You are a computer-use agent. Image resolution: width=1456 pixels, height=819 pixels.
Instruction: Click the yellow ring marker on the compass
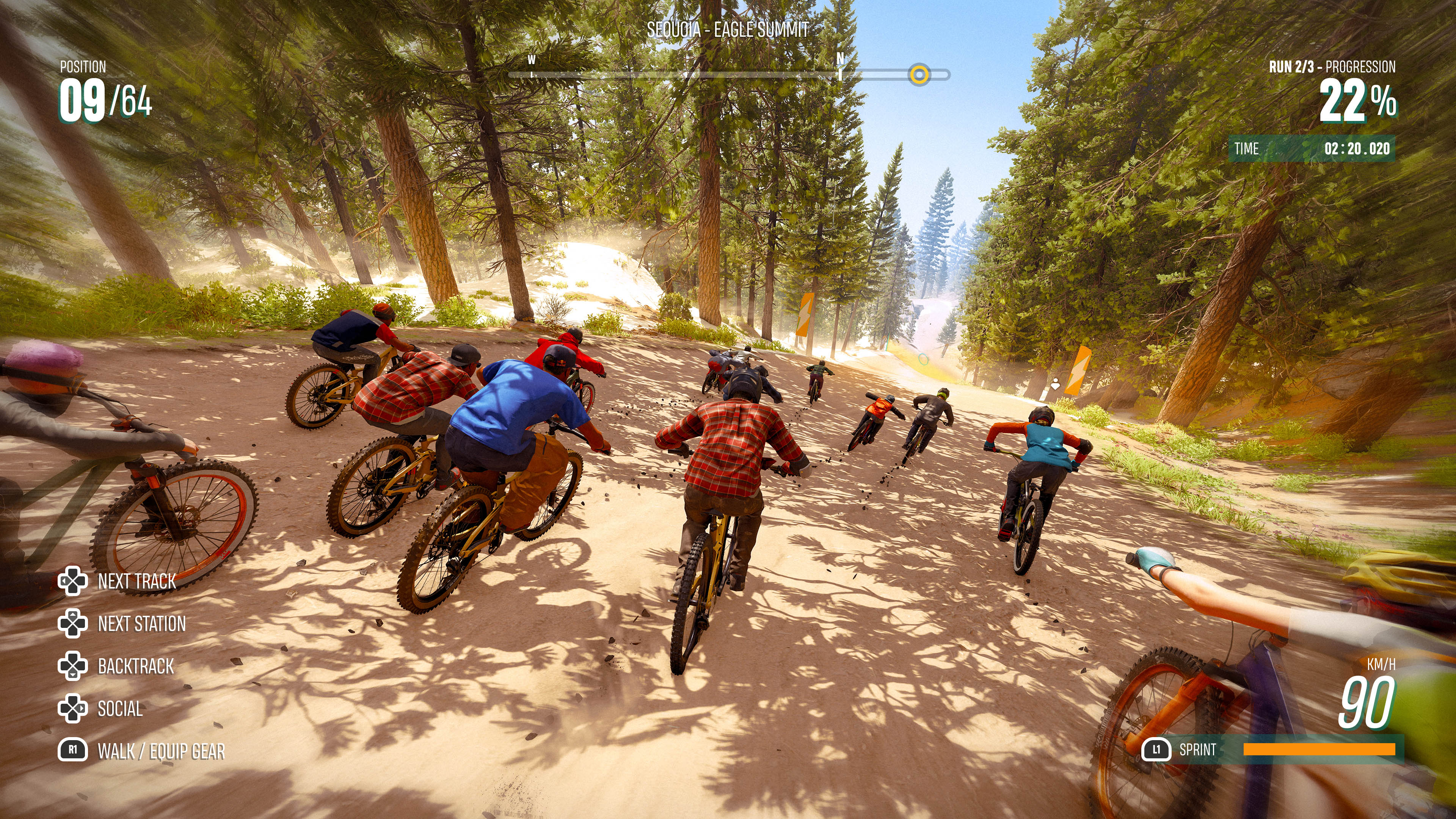919,75
